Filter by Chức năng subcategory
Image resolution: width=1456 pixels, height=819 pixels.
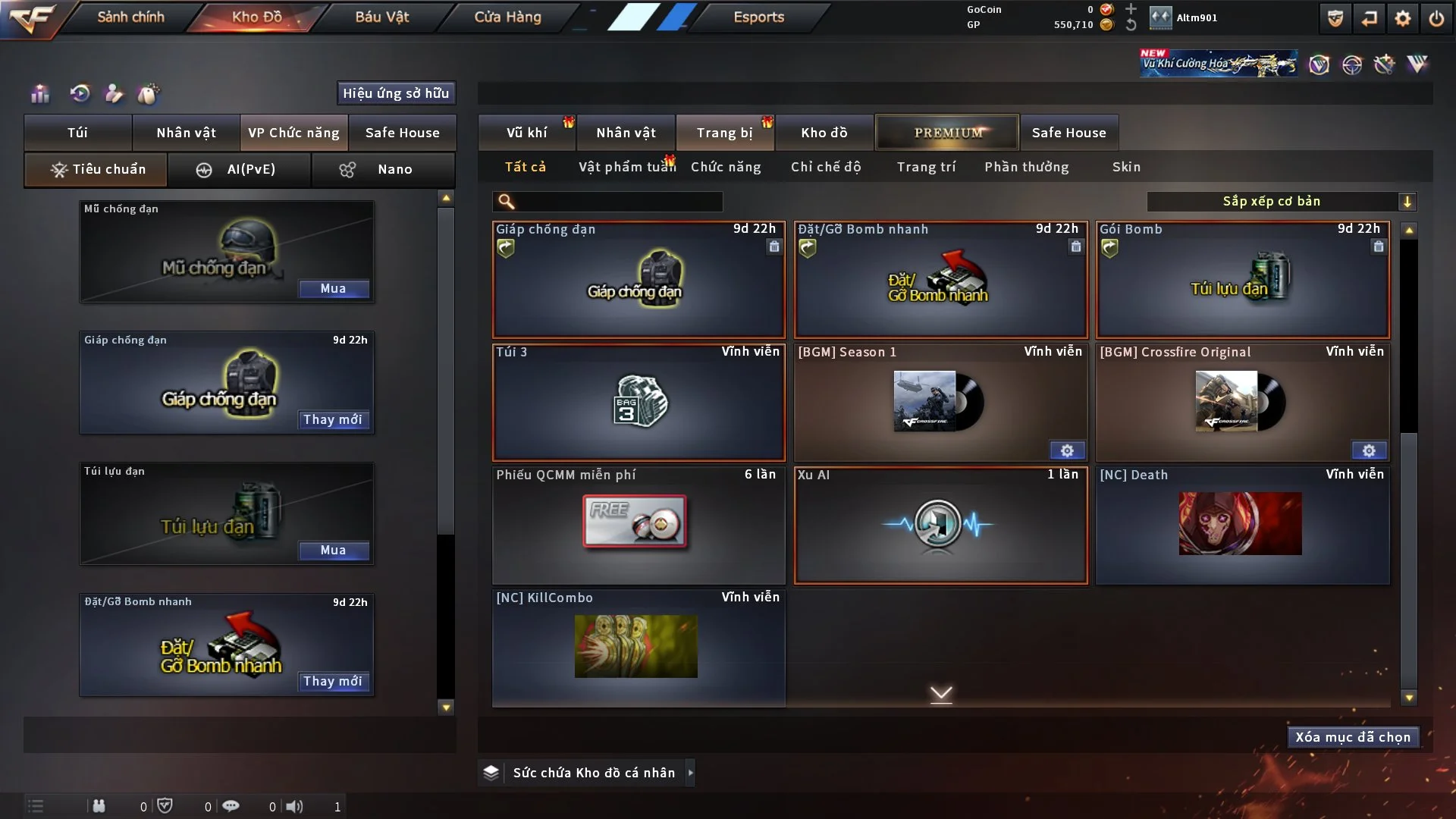tap(725, 167)
